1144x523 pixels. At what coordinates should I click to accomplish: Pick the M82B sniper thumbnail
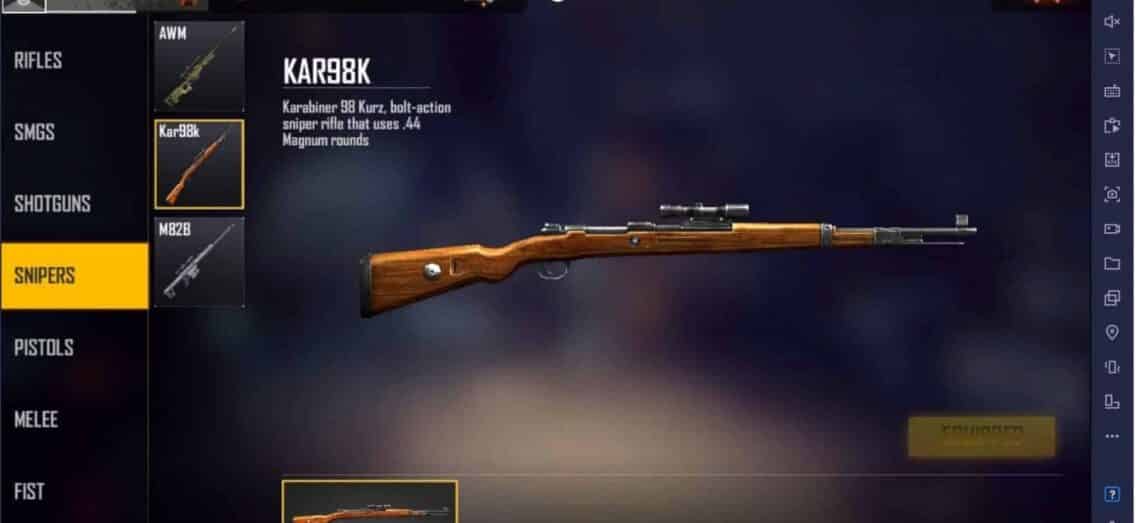coord(199,262)
